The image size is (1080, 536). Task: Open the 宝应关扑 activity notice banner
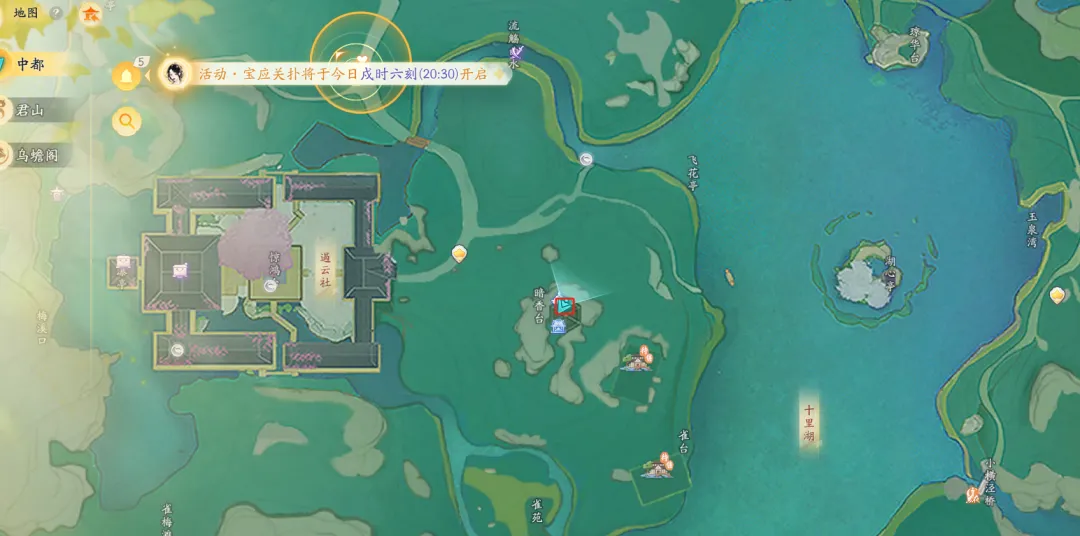[342, 74]
